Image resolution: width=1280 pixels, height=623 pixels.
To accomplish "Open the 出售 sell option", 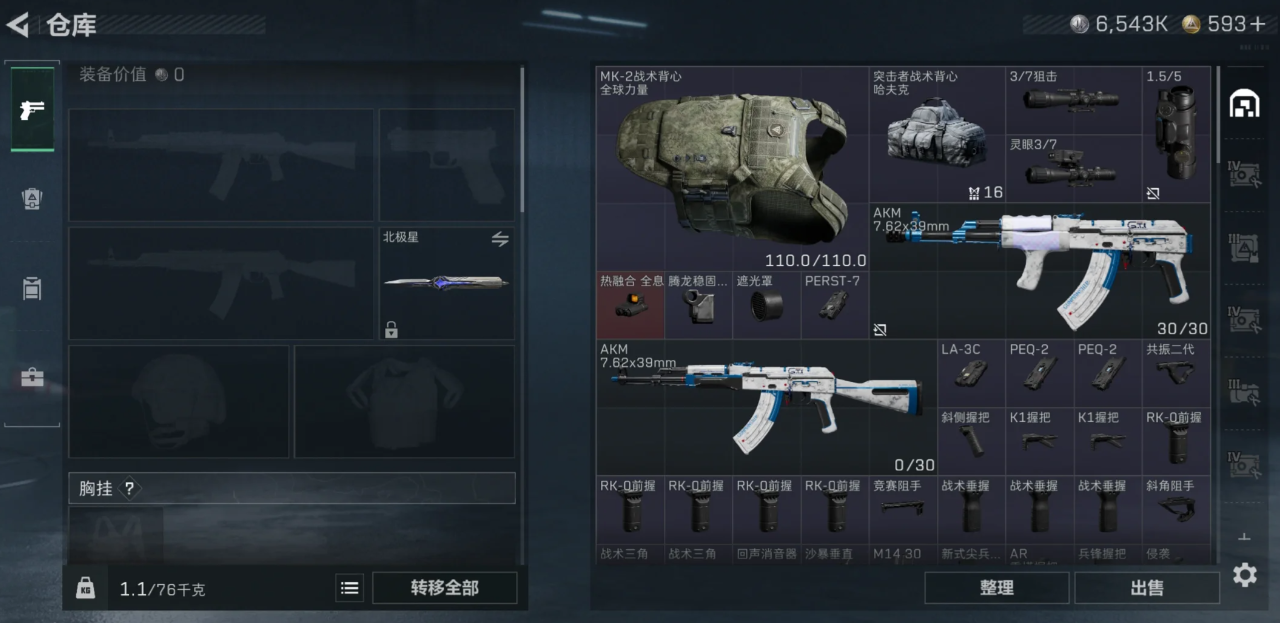I will click(x=1146, y=588).
